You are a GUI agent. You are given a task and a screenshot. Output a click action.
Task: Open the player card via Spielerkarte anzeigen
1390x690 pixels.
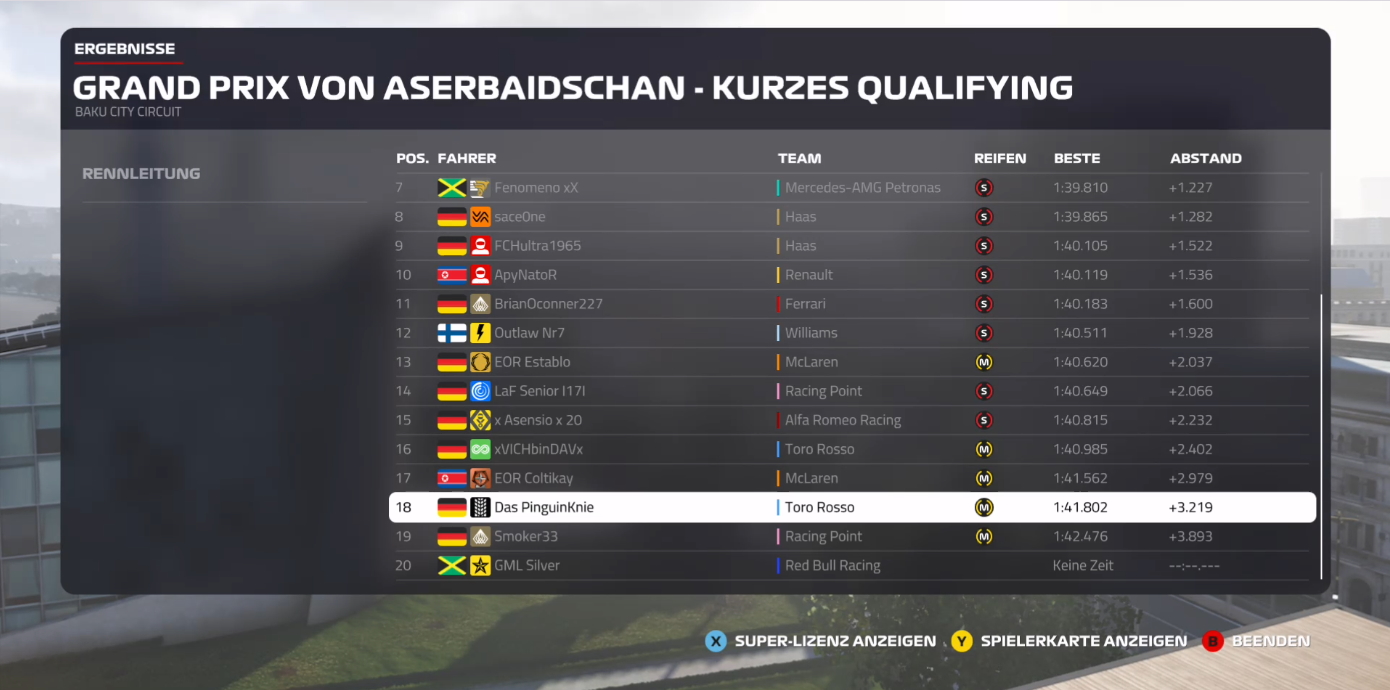(x=1069, y=641)
